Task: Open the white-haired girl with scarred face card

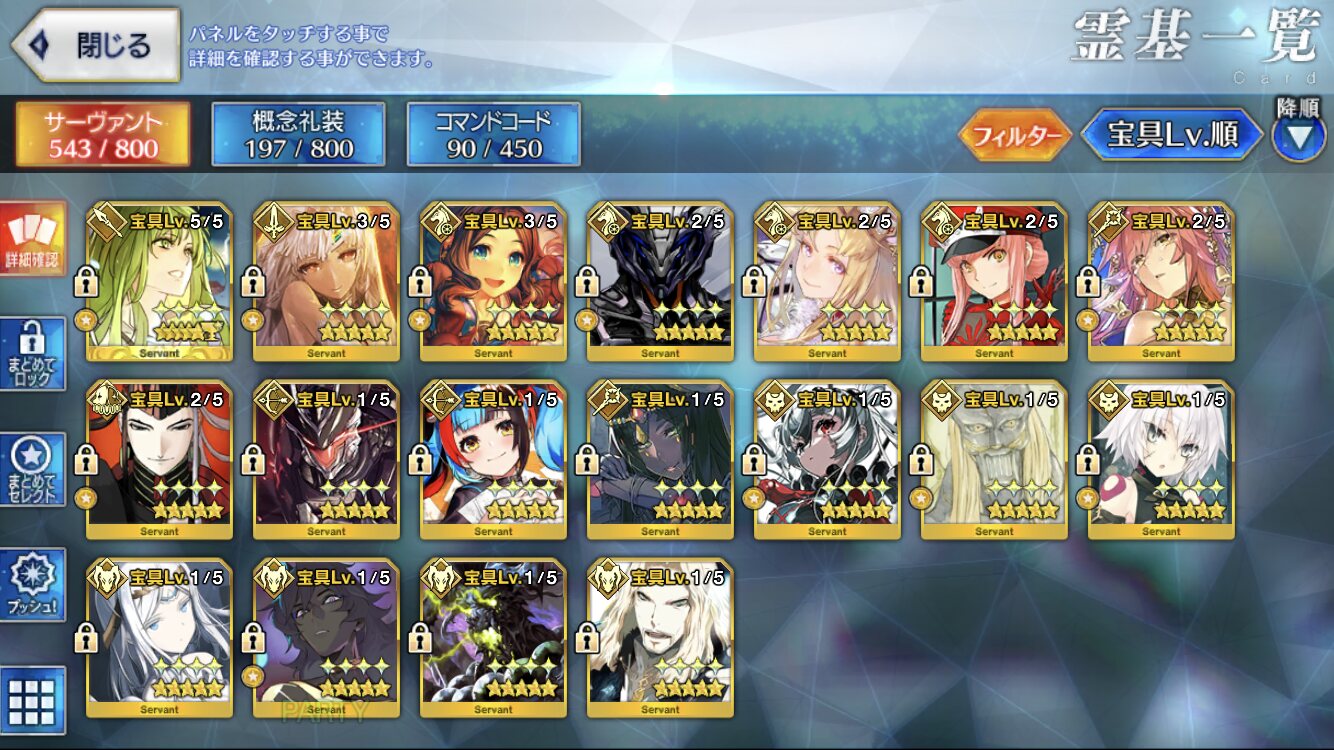Action: pos(1161,460)
